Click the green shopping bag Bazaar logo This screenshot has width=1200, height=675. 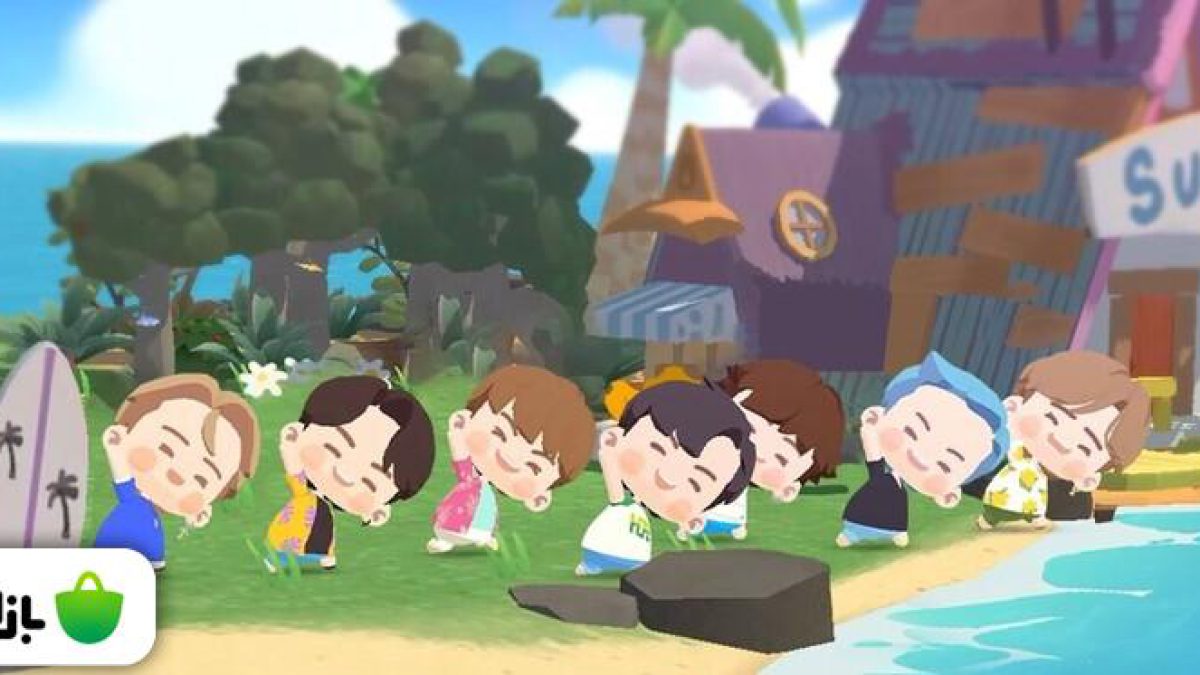(89, 609)
